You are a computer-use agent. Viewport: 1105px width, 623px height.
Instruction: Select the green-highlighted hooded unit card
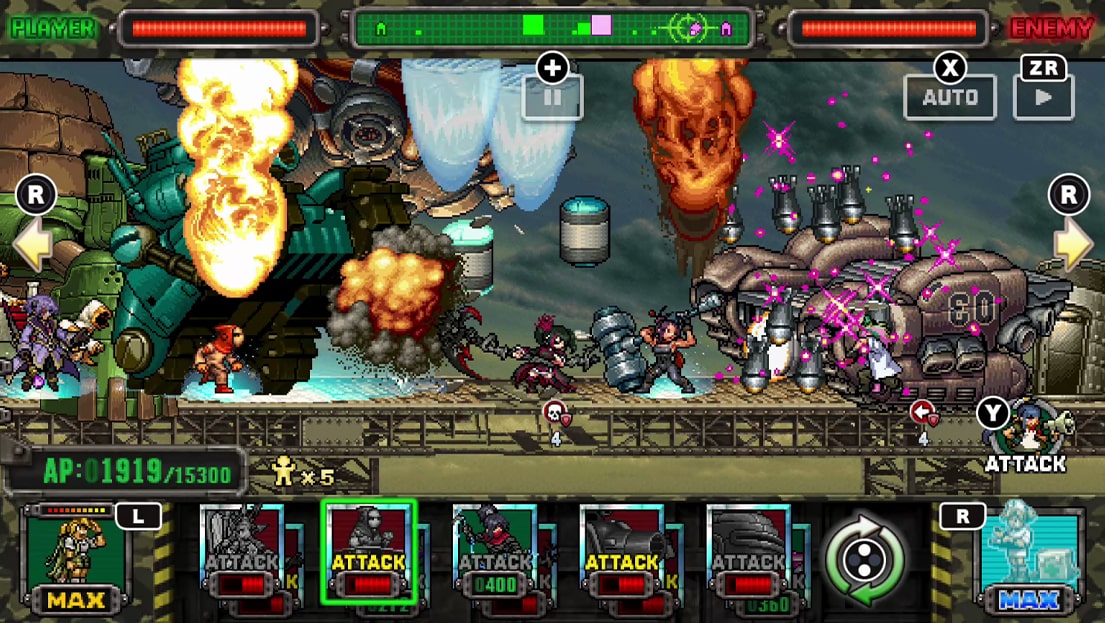(x=368, y=552)
